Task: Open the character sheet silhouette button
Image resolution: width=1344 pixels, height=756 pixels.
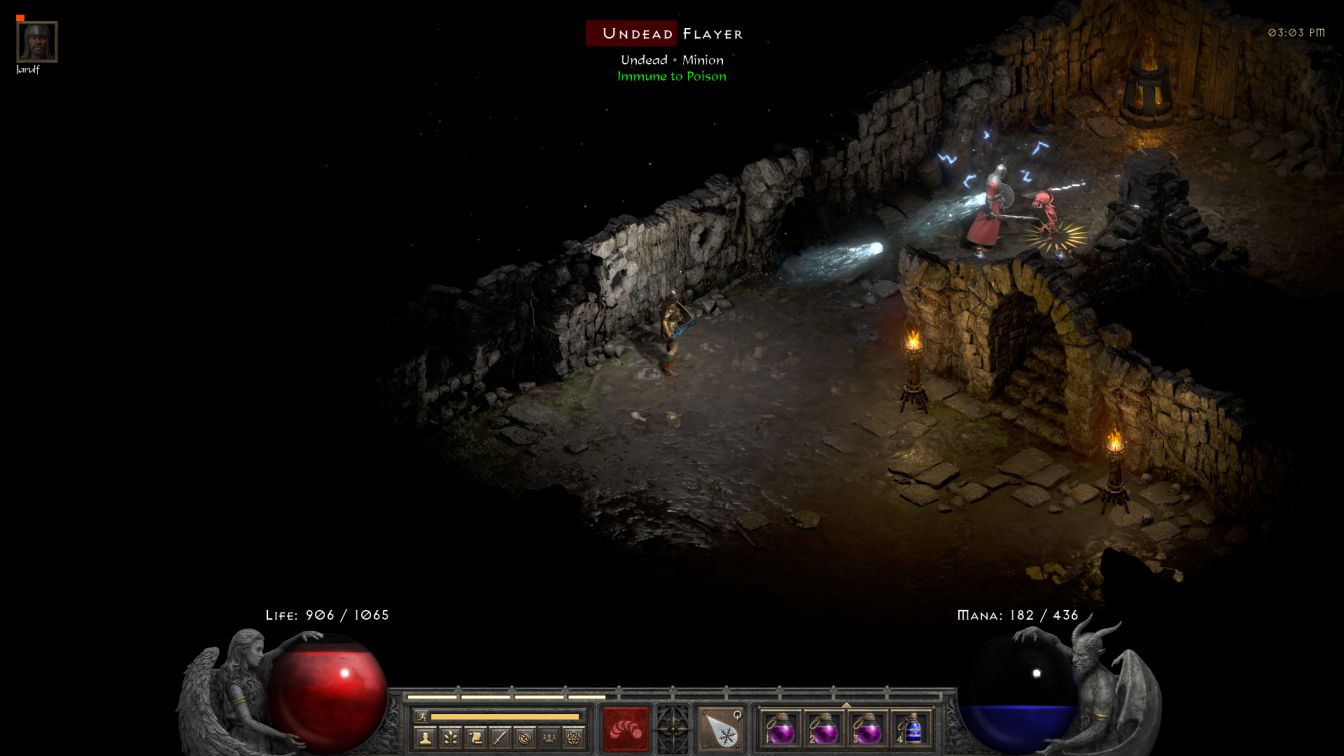Action: pos(425,738)
